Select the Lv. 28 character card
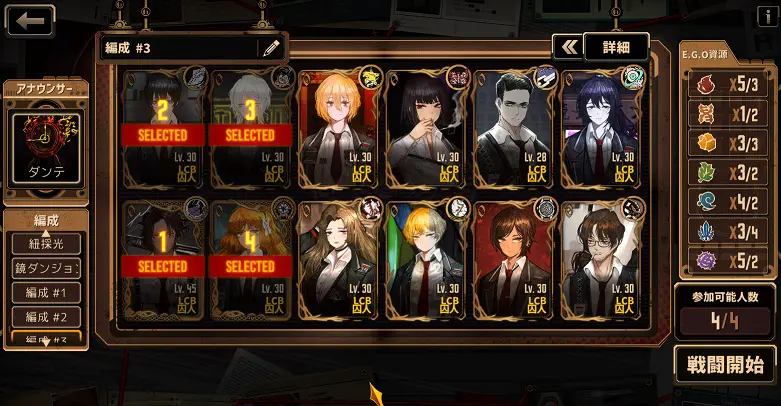 coord(513,127)
